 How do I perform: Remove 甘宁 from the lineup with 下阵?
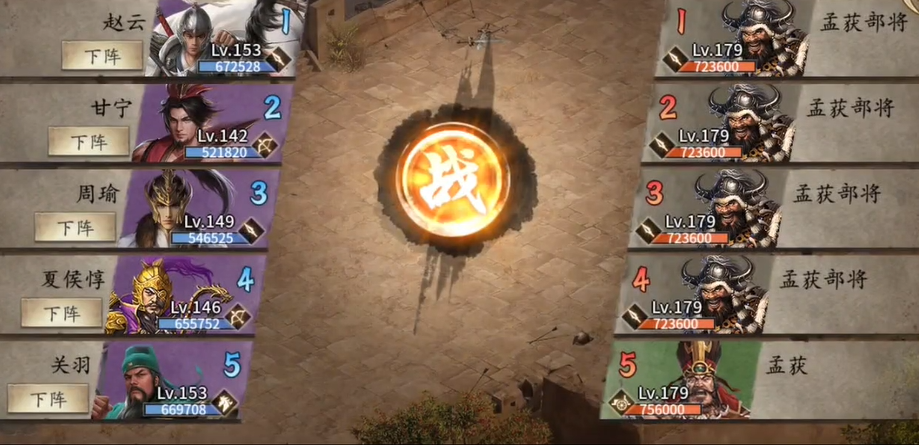coord(87,142)
